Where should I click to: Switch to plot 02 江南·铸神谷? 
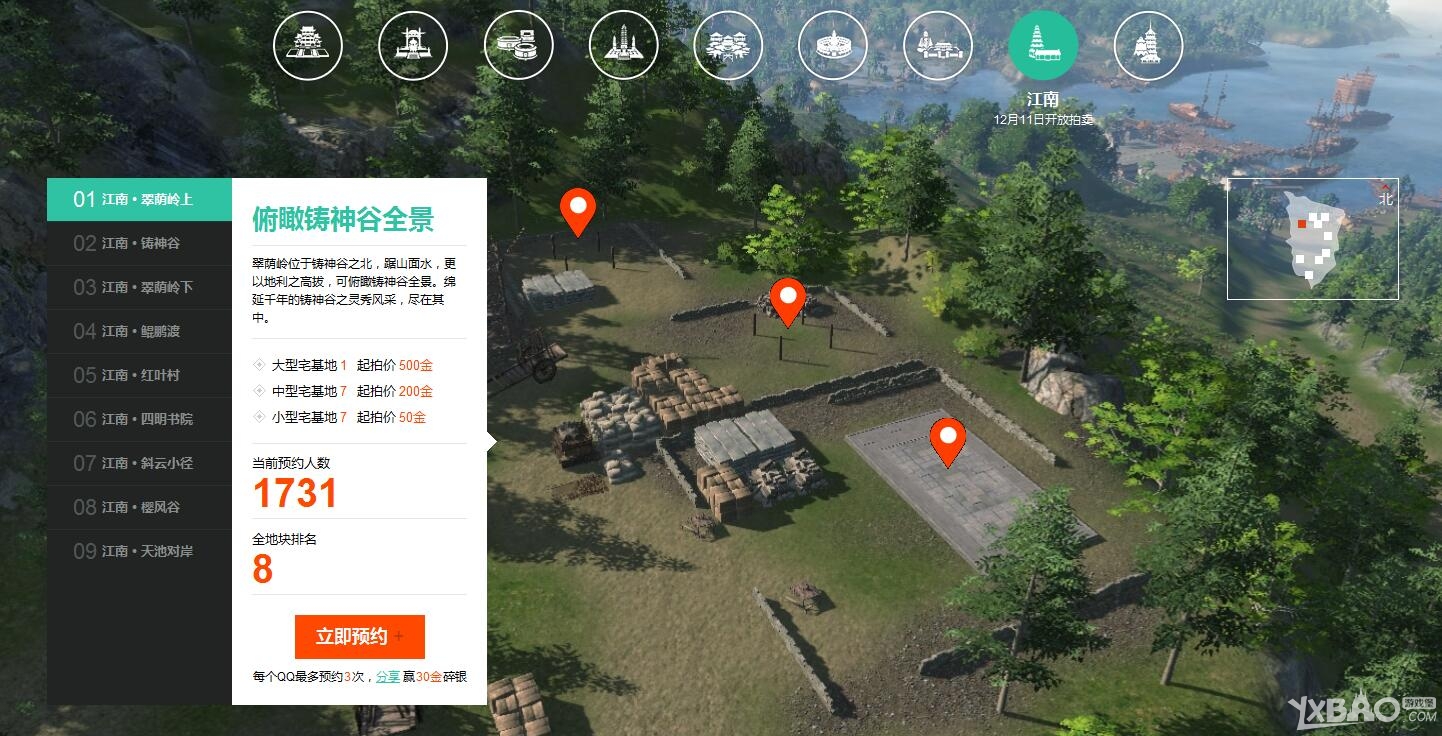click(x=140, y=243)
